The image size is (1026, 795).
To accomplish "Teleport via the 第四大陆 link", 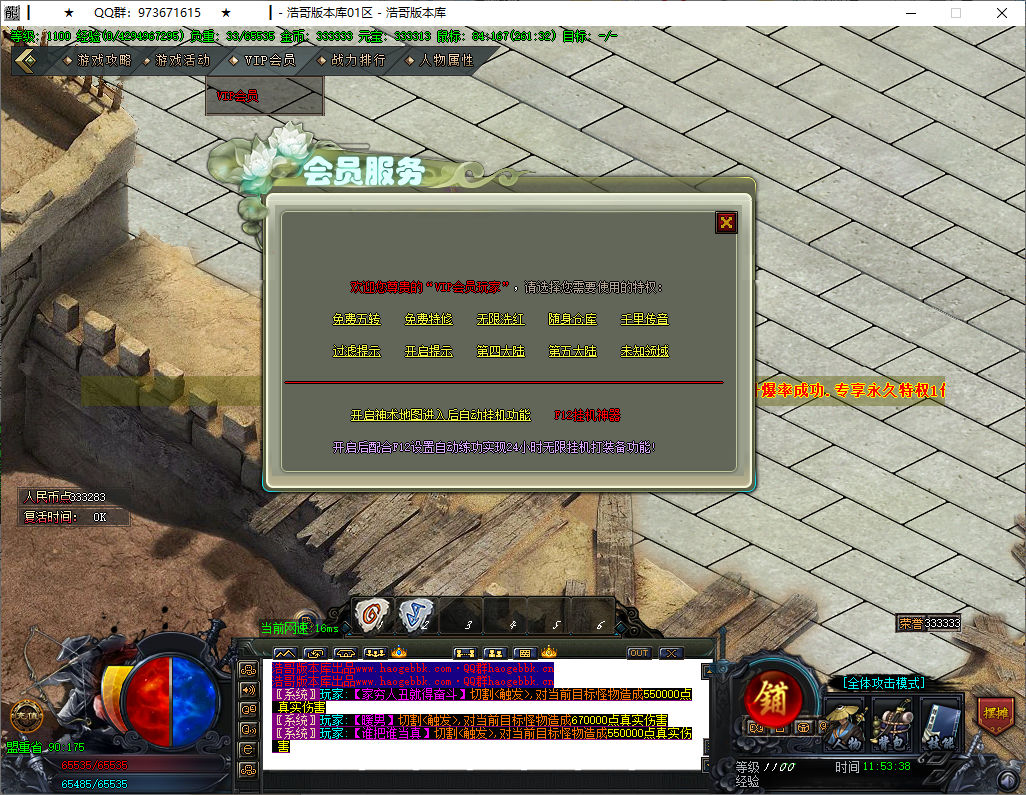I will 500,351.
